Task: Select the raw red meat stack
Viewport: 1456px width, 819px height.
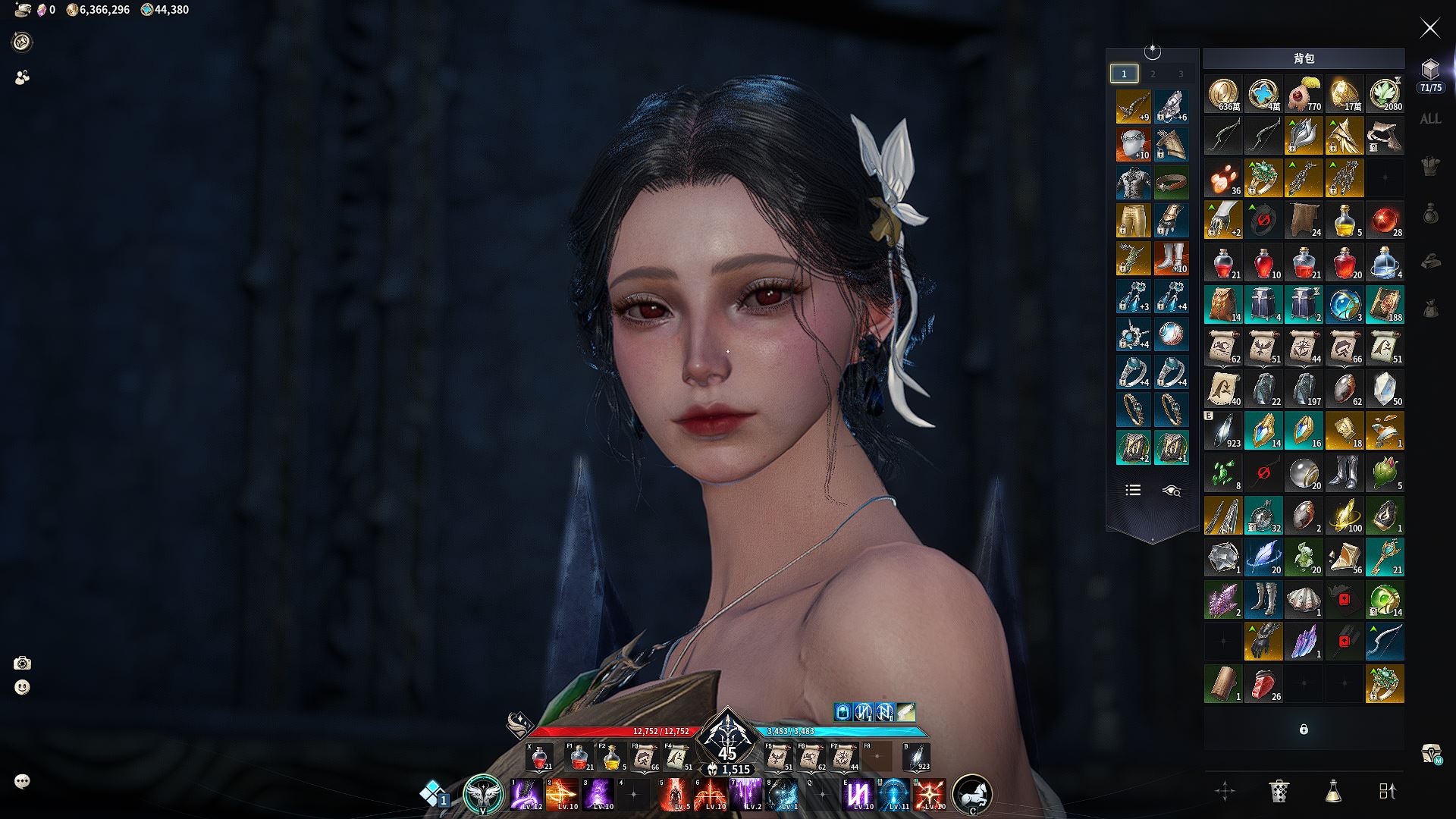Action: 1263,684
